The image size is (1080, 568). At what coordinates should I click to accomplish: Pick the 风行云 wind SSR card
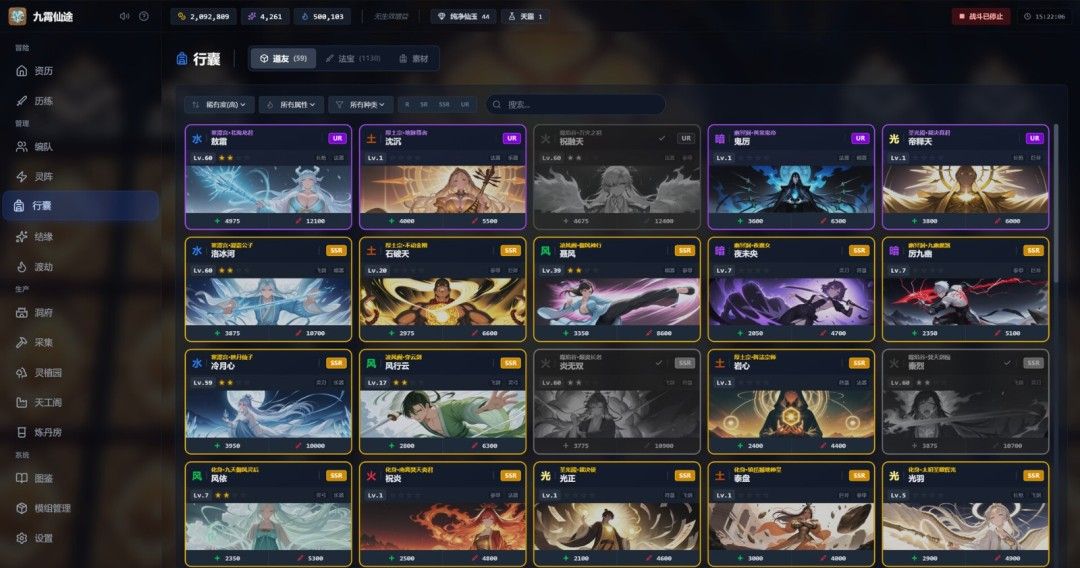[x=442, y=401]
